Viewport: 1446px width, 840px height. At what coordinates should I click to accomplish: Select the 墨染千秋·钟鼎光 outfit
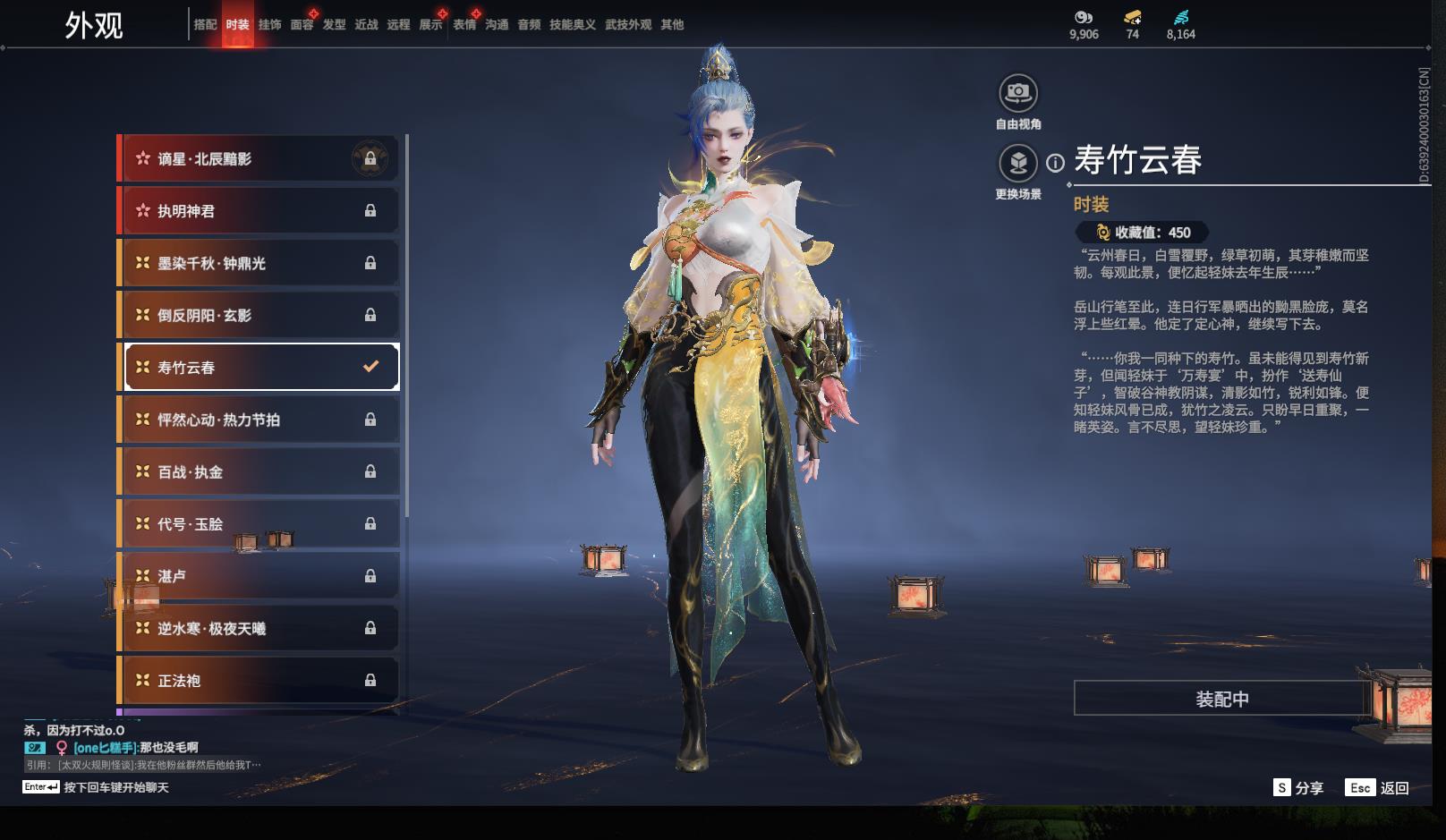259,263
